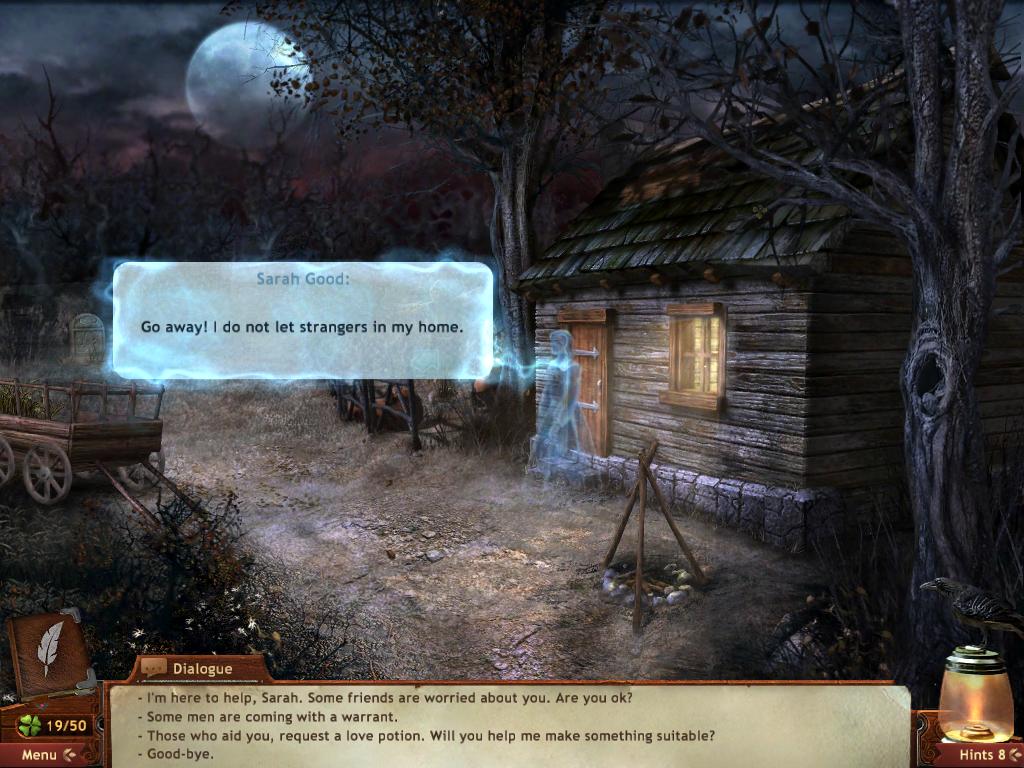Open the Menu button

(x=47, y=755)
